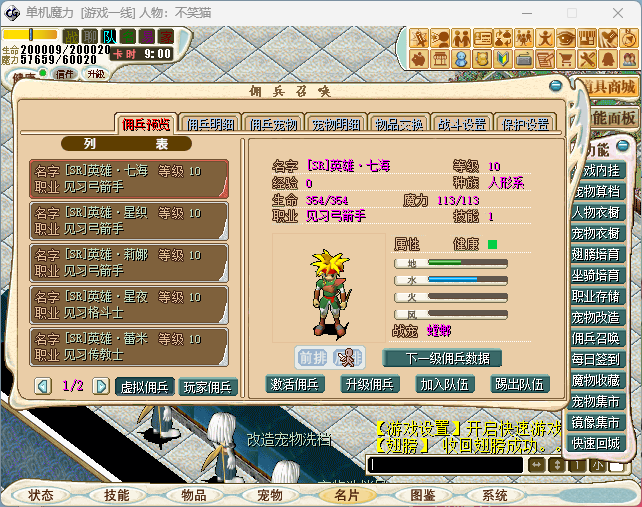Close the game window
642x507 pixels.
617,13
